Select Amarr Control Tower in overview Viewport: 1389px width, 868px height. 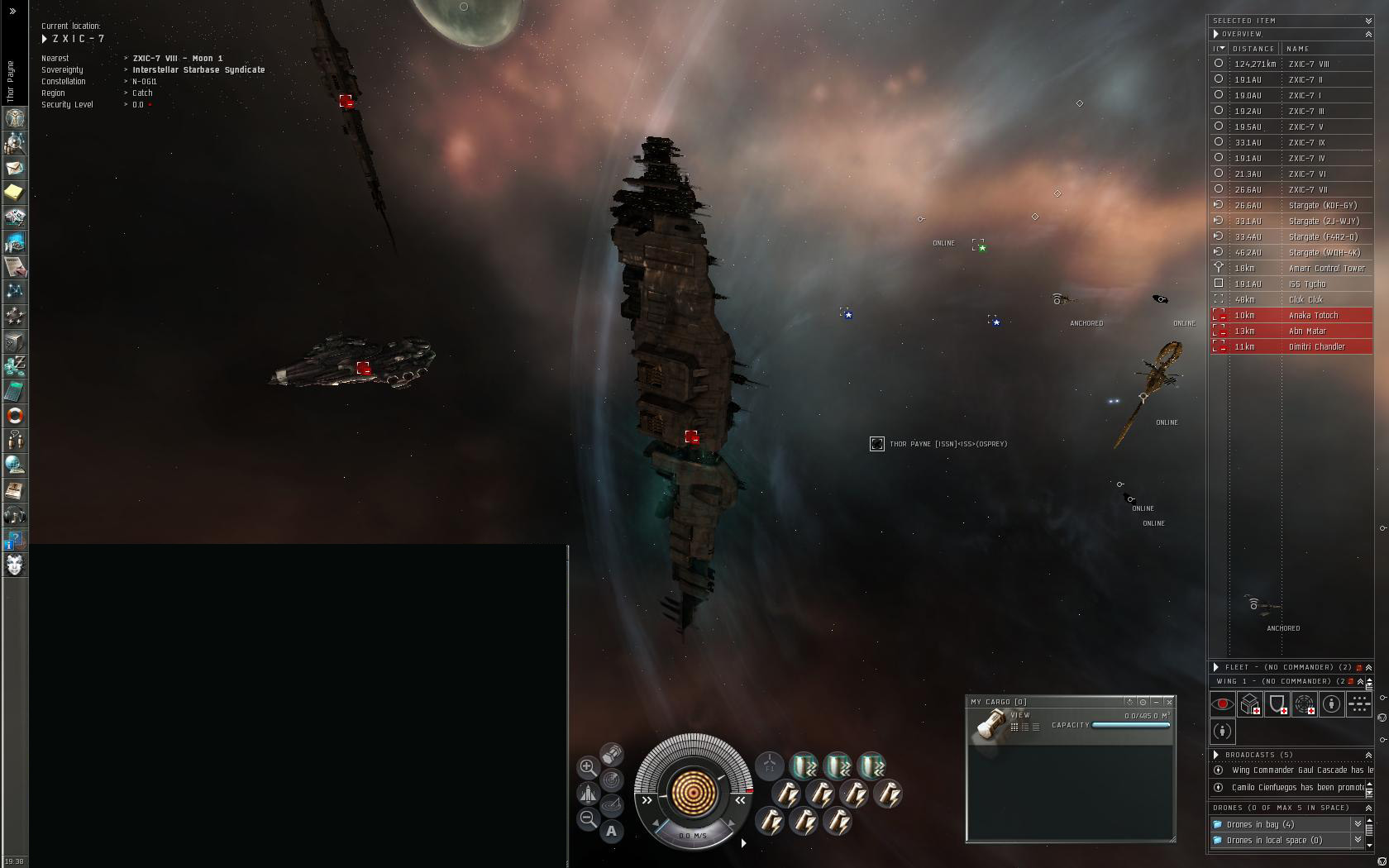click(x=1326, y=268)
